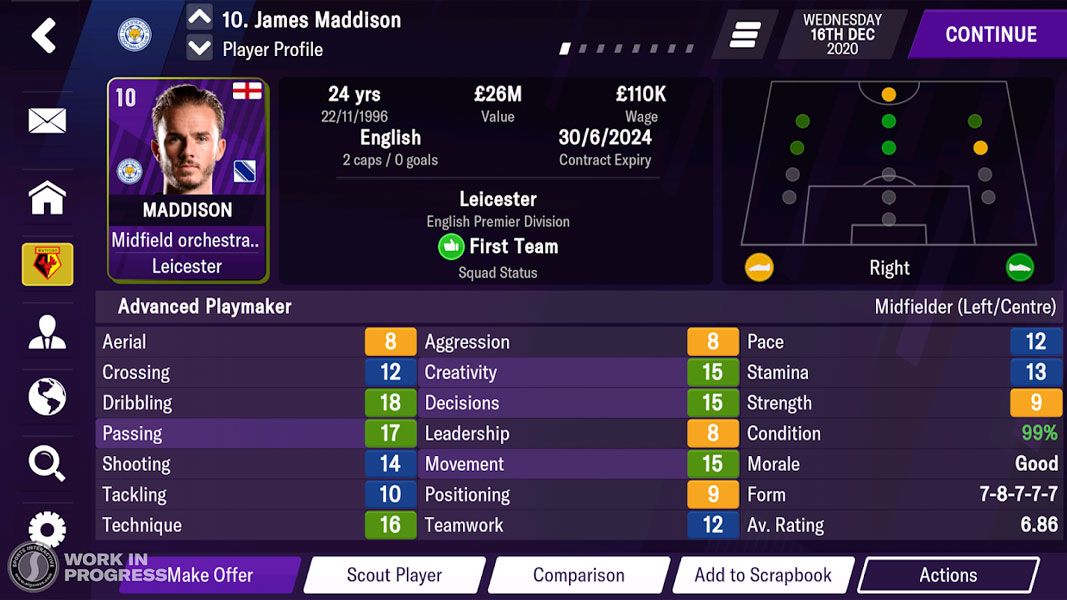The image size is (1067, 600).
Task: Go to the home screen
Action: click(47, 197)
